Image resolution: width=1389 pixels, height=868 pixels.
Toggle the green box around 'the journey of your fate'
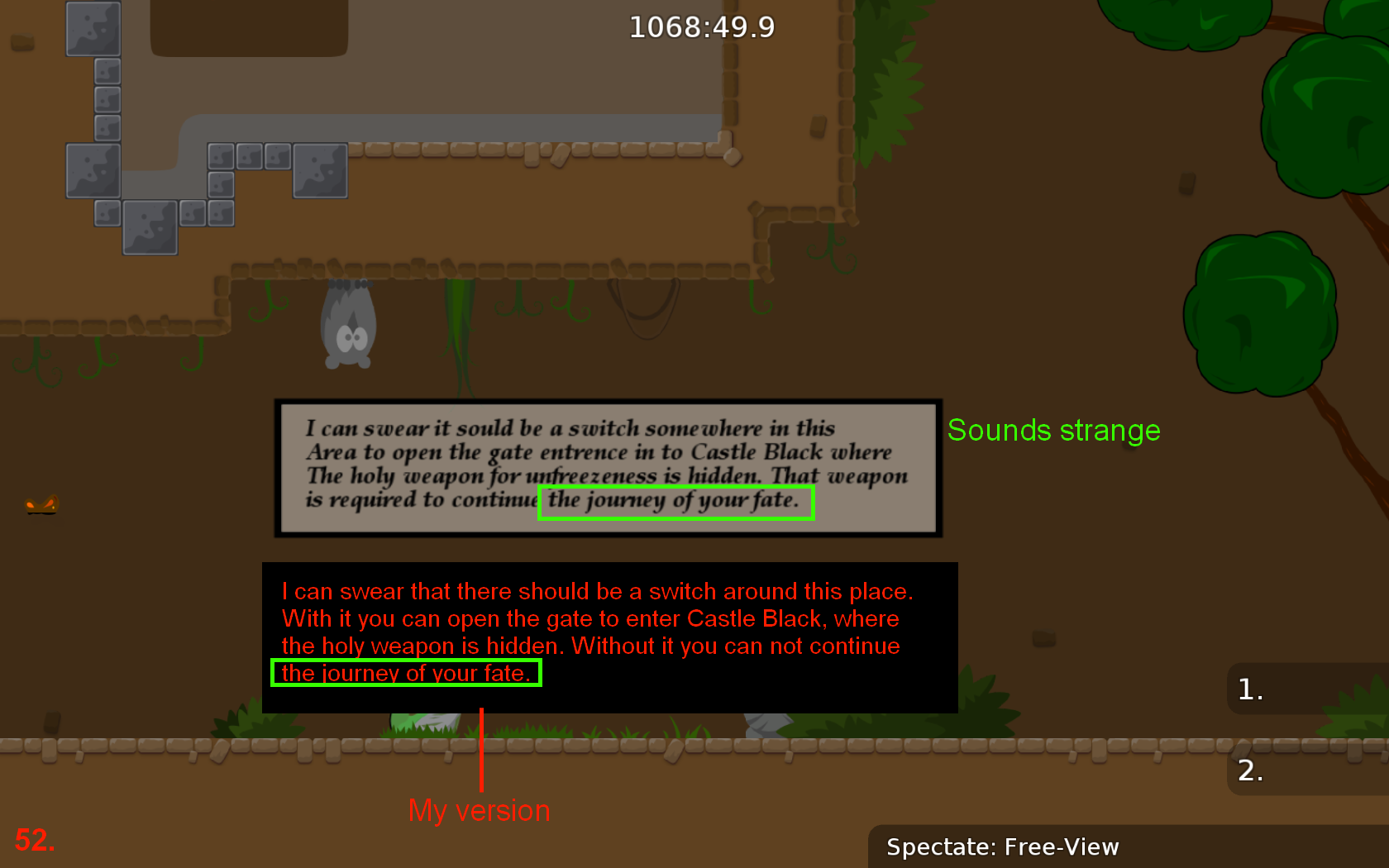pos(406,673)
